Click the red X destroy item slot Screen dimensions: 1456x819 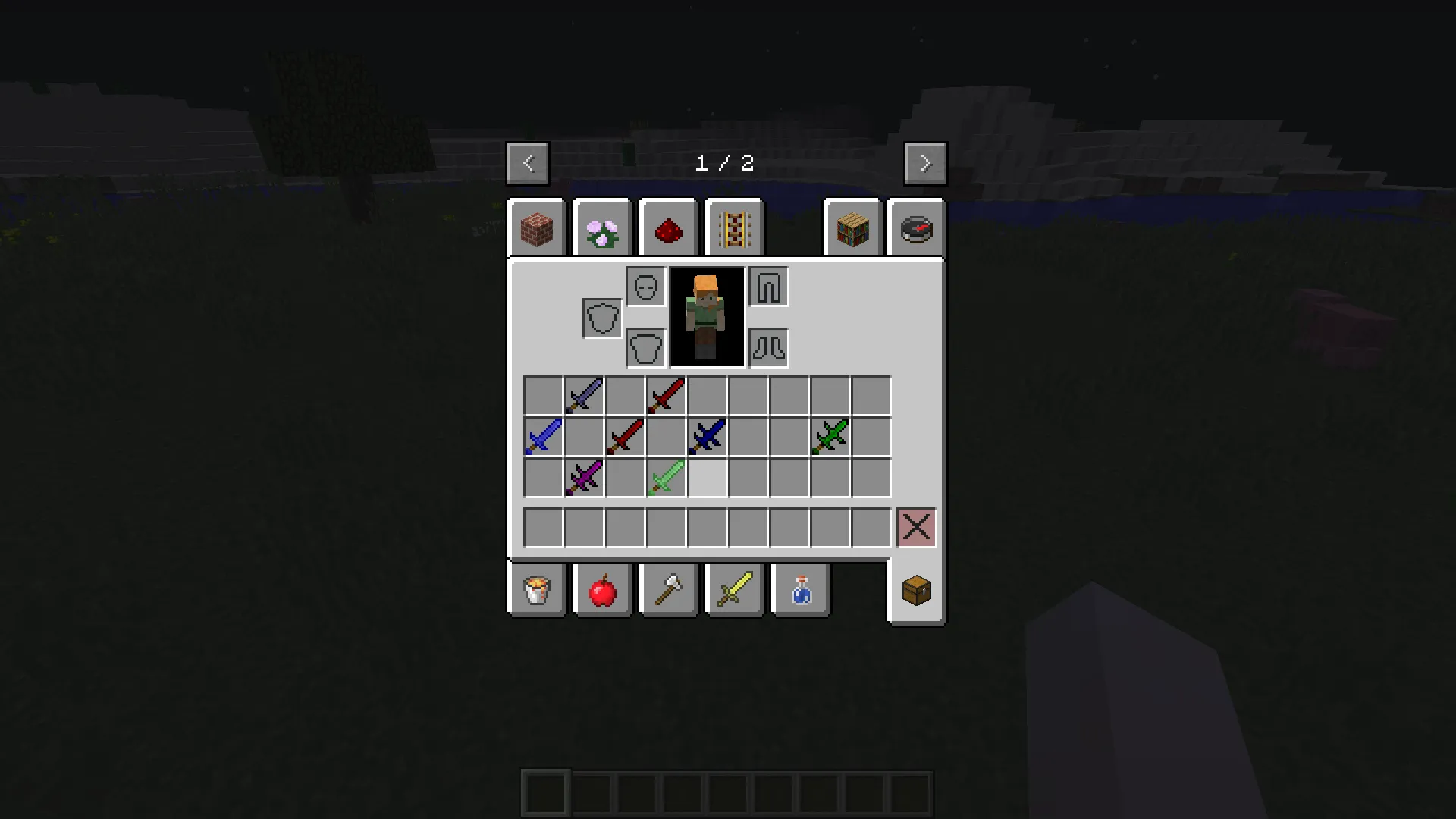pyautogui.click(x=916, y=526)
